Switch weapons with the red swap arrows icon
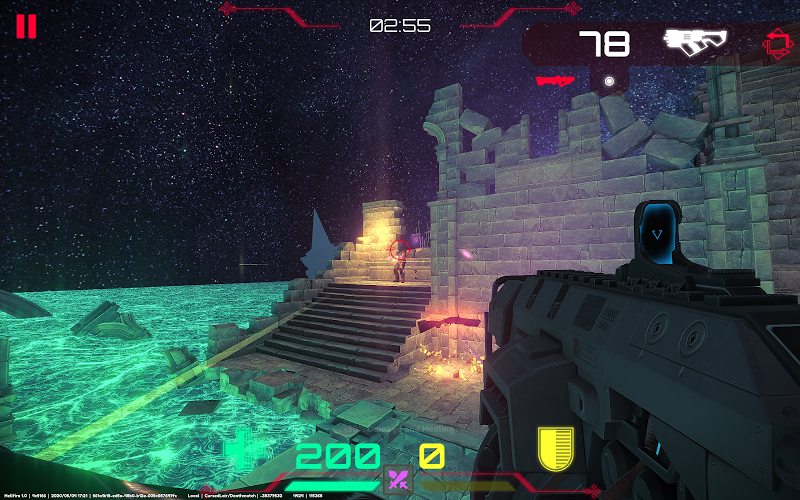The image size is (800, 500). coord(777,43)
